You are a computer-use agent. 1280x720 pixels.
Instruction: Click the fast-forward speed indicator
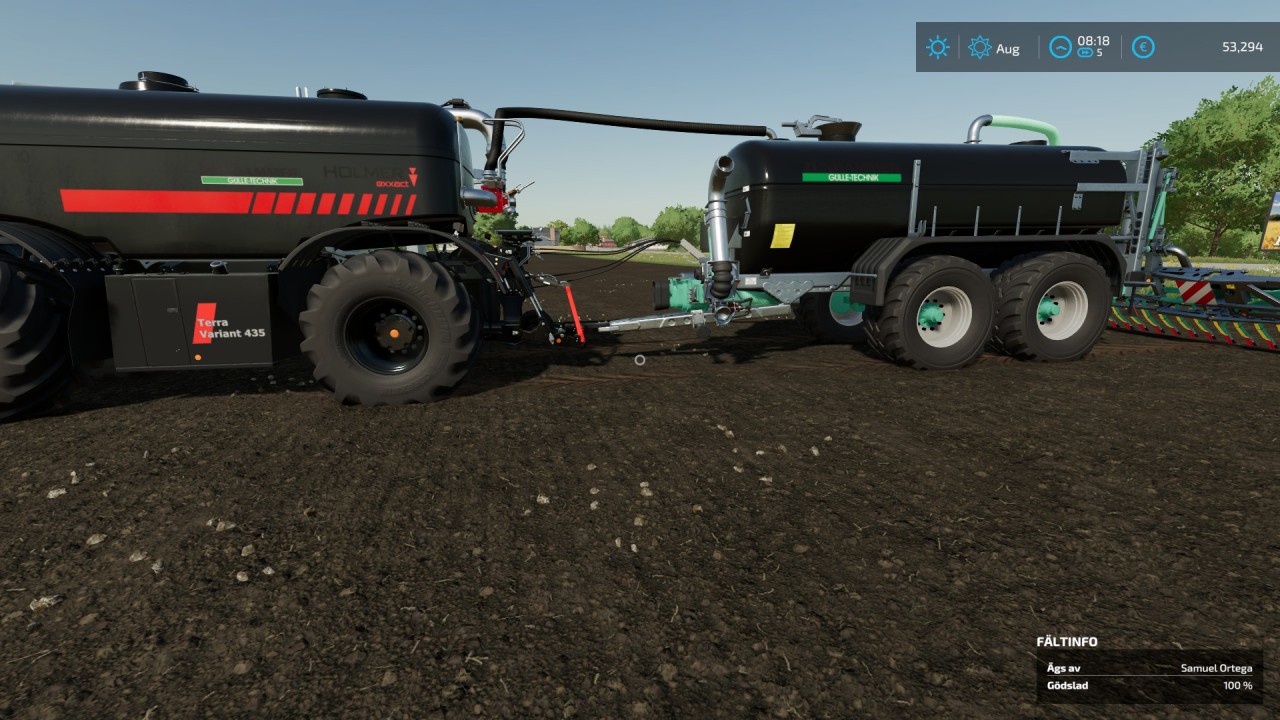1086,52
